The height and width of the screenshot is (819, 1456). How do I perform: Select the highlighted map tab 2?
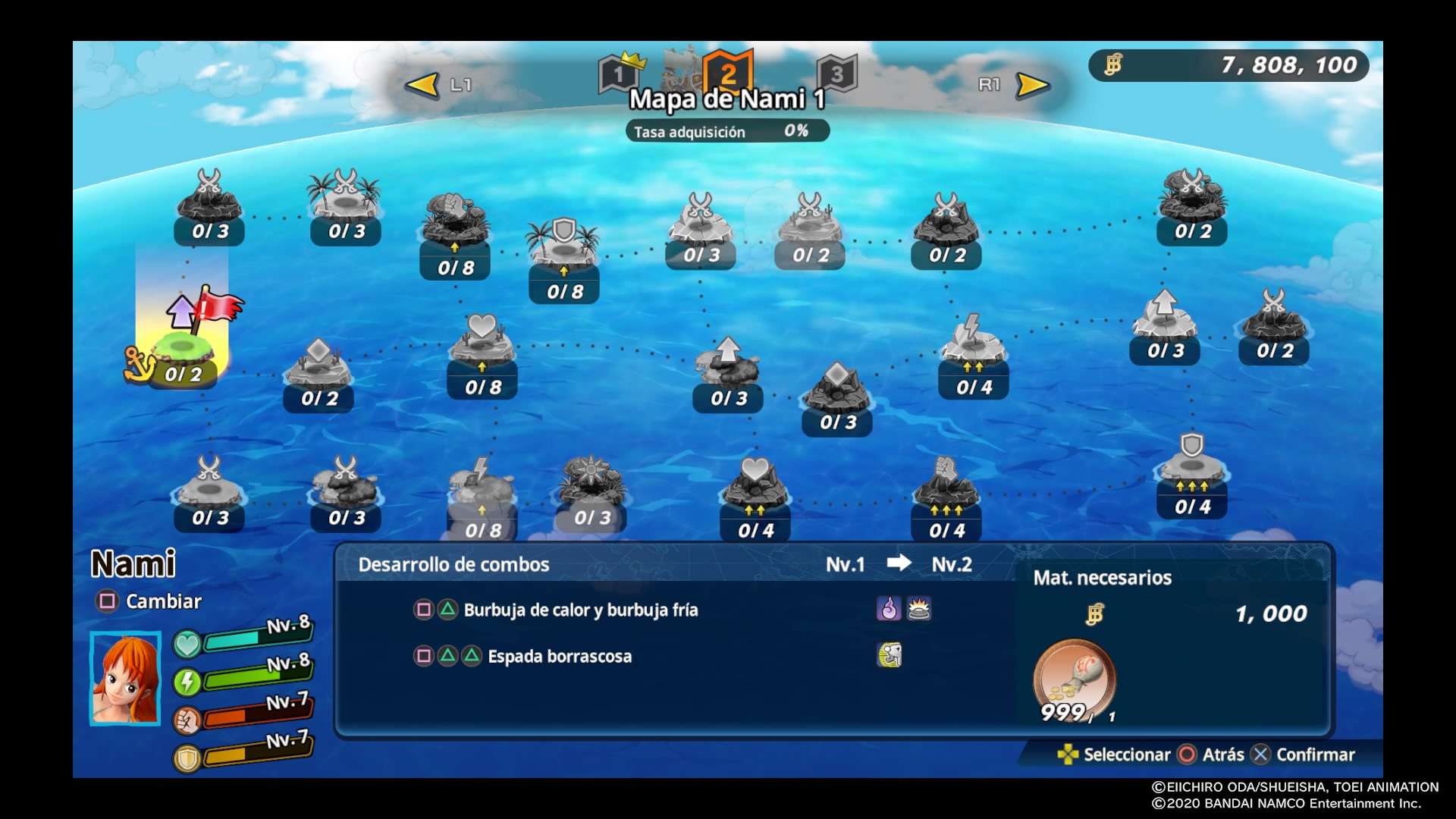pyautogui.click(x=728, y=72)
